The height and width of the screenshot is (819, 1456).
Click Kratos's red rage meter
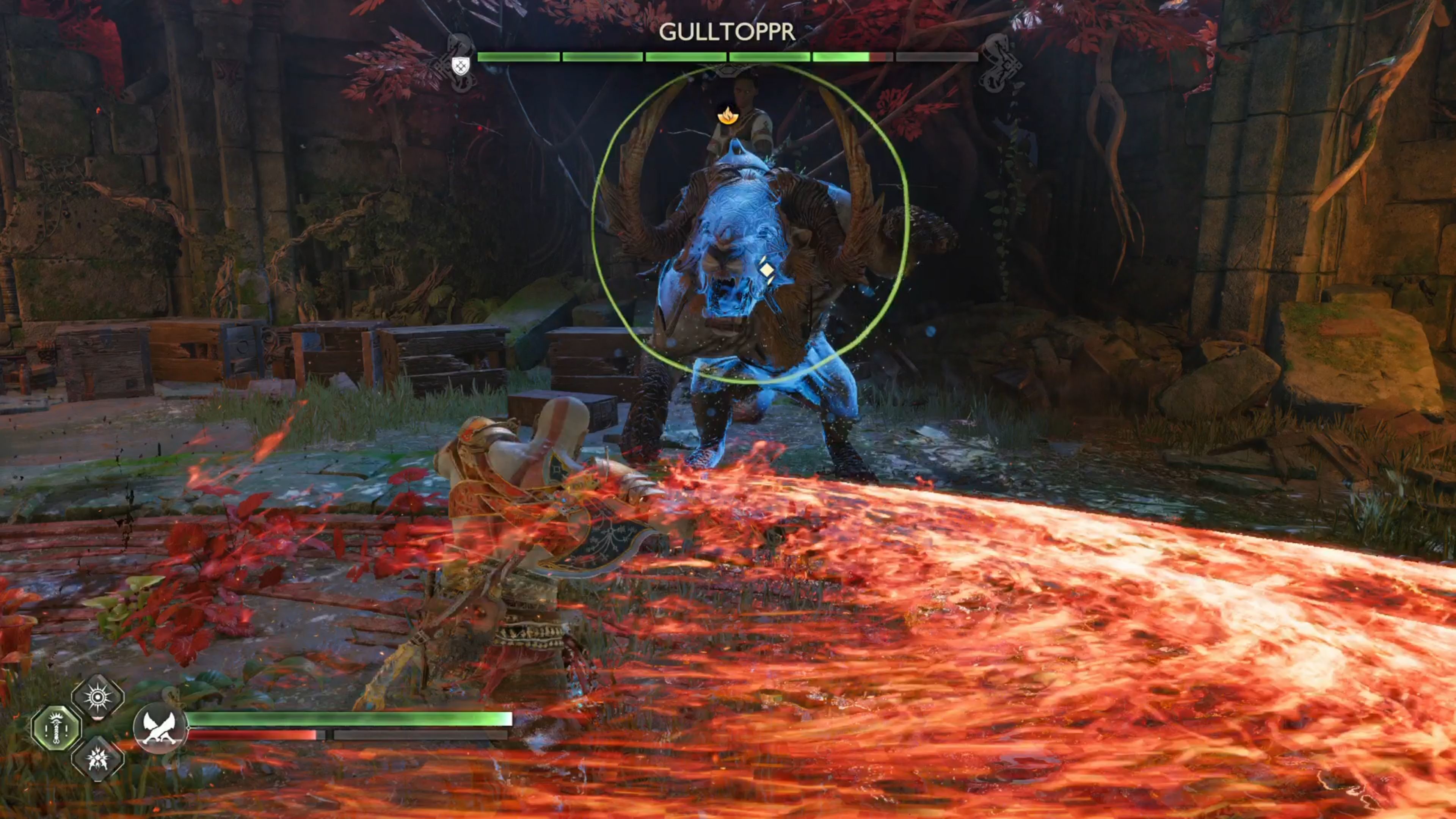click(x=254, y=735)
